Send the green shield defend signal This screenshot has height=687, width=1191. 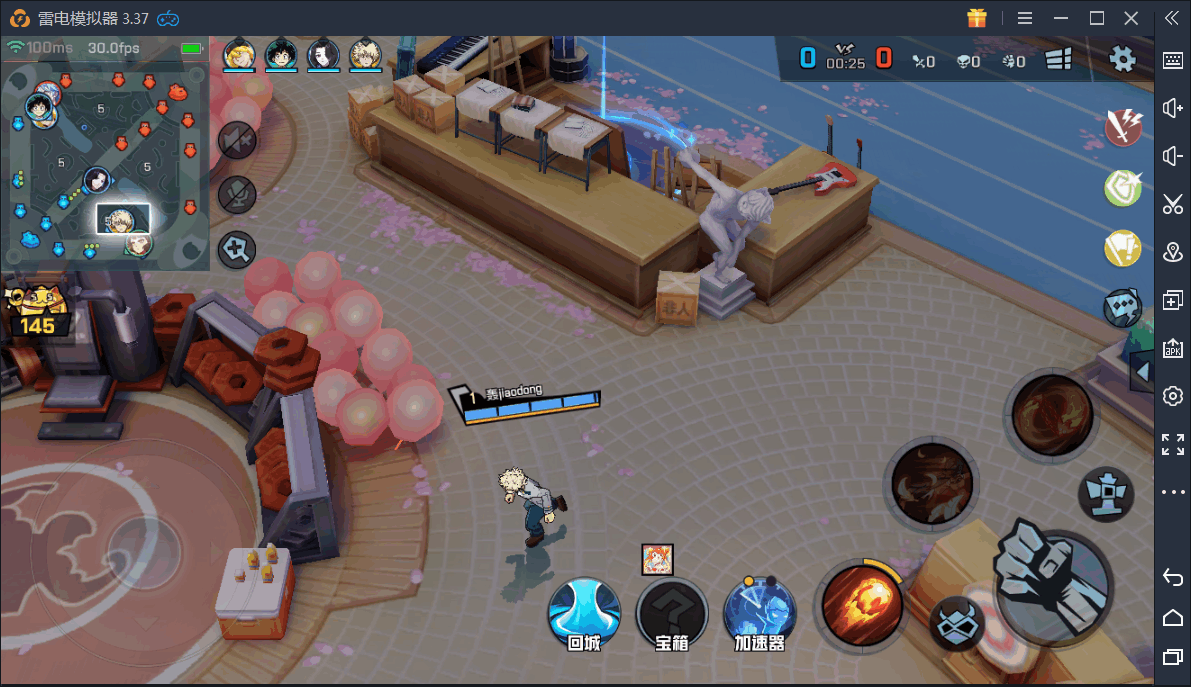point(1124,187)
